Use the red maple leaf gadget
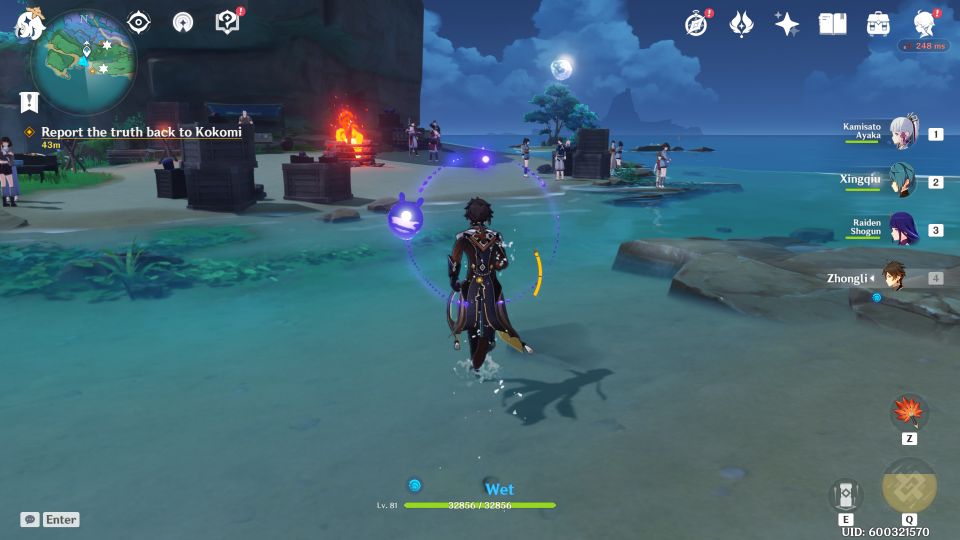The height and width of the screenshot is (540, 960). click(909, 411)
